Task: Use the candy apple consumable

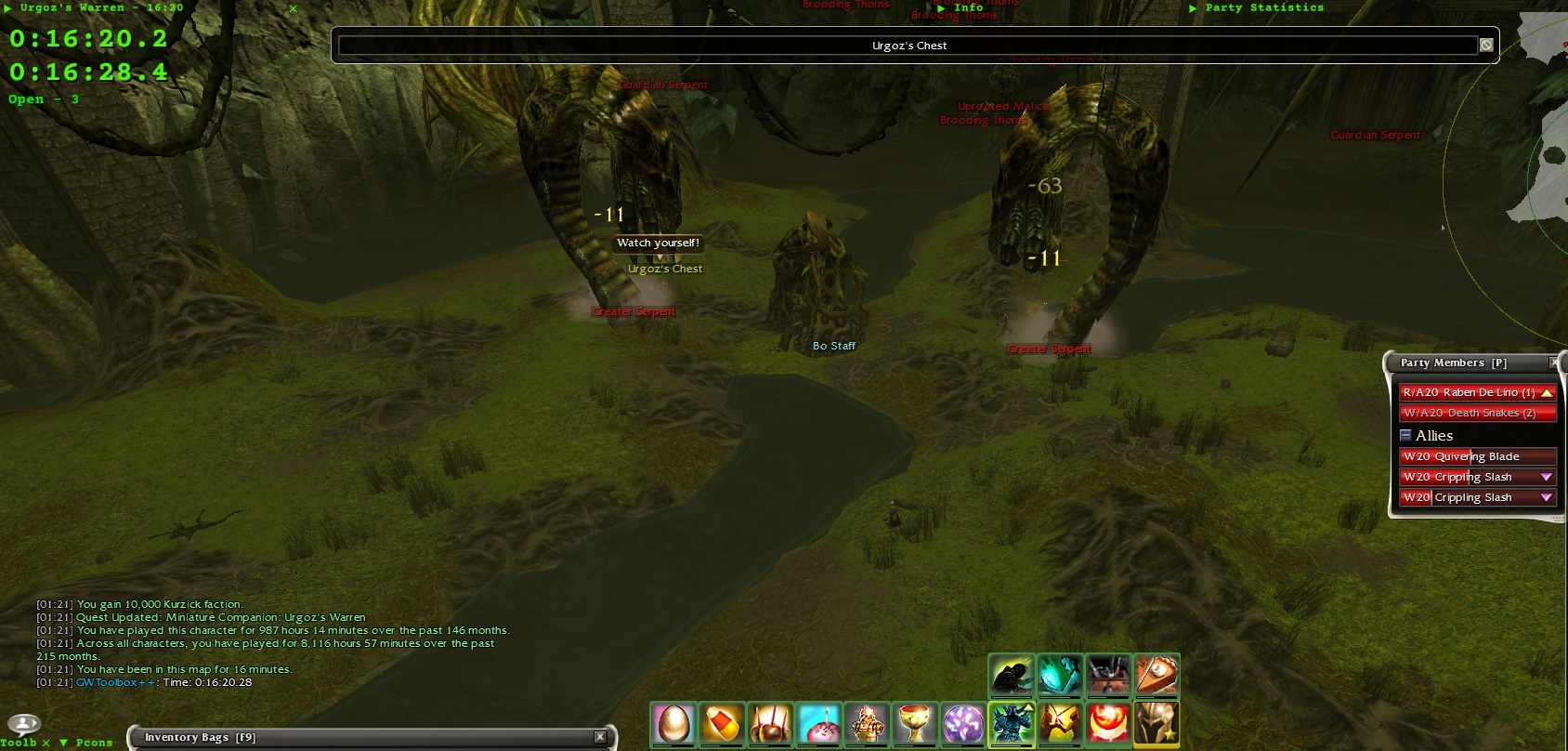Action: coord(770,723)
